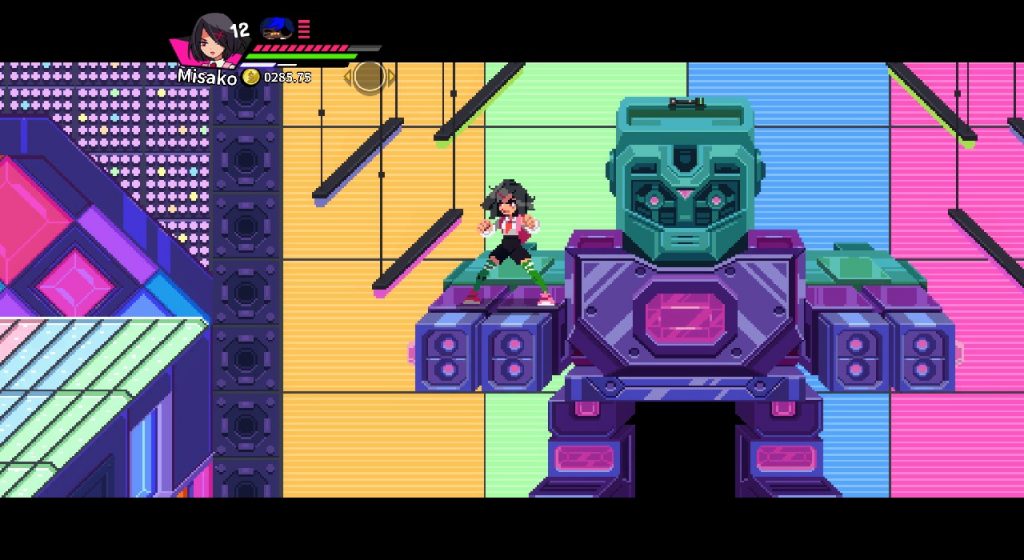Click the empty circular quick item slot
Image resolution: width=1024 pixels, height=560 pixels.
[x=369, y=76]
